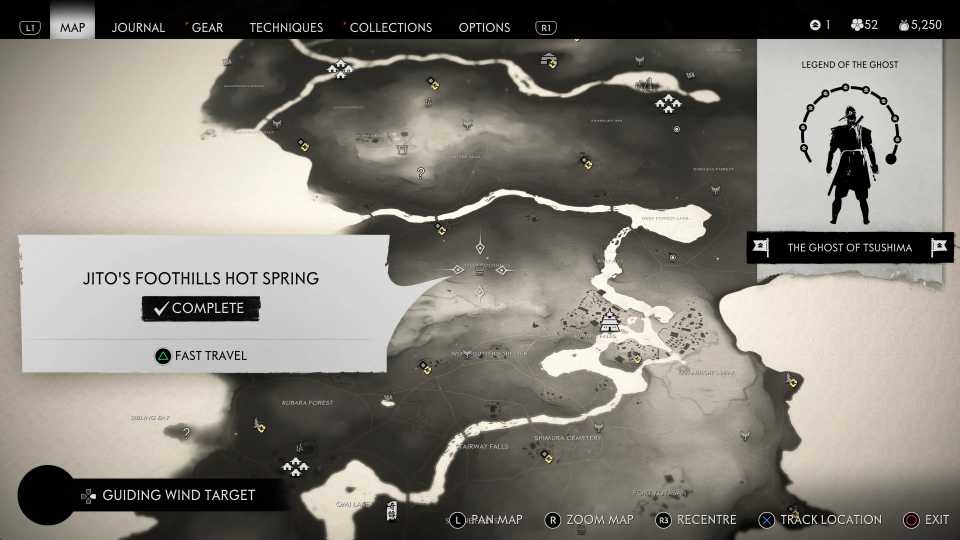This screenshot has height=540, width=960.
Task: Select The Ghost of Tsushima title banner
Action: coord(849,248)
